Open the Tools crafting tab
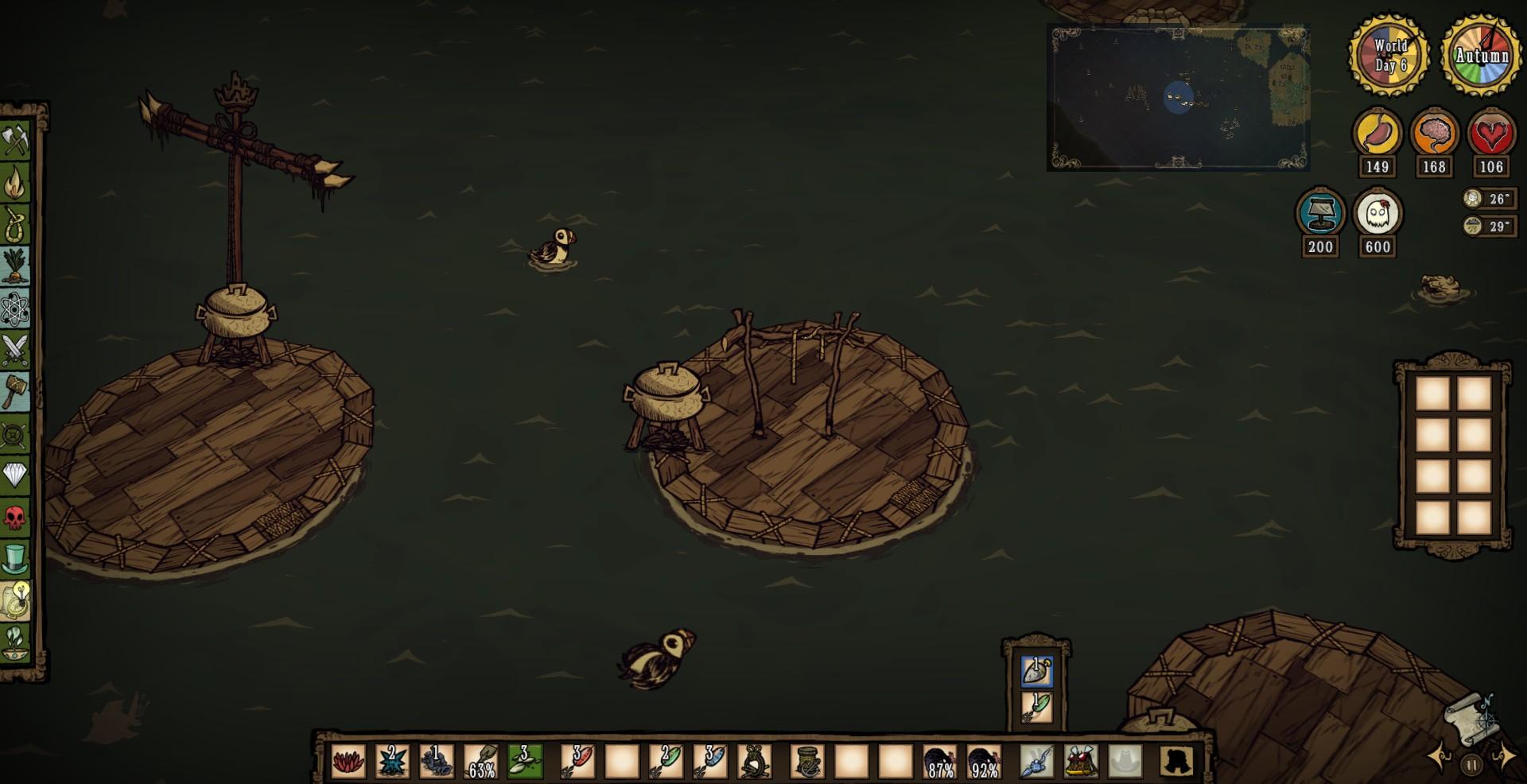Screen dimensions: 1527x784 15,142
